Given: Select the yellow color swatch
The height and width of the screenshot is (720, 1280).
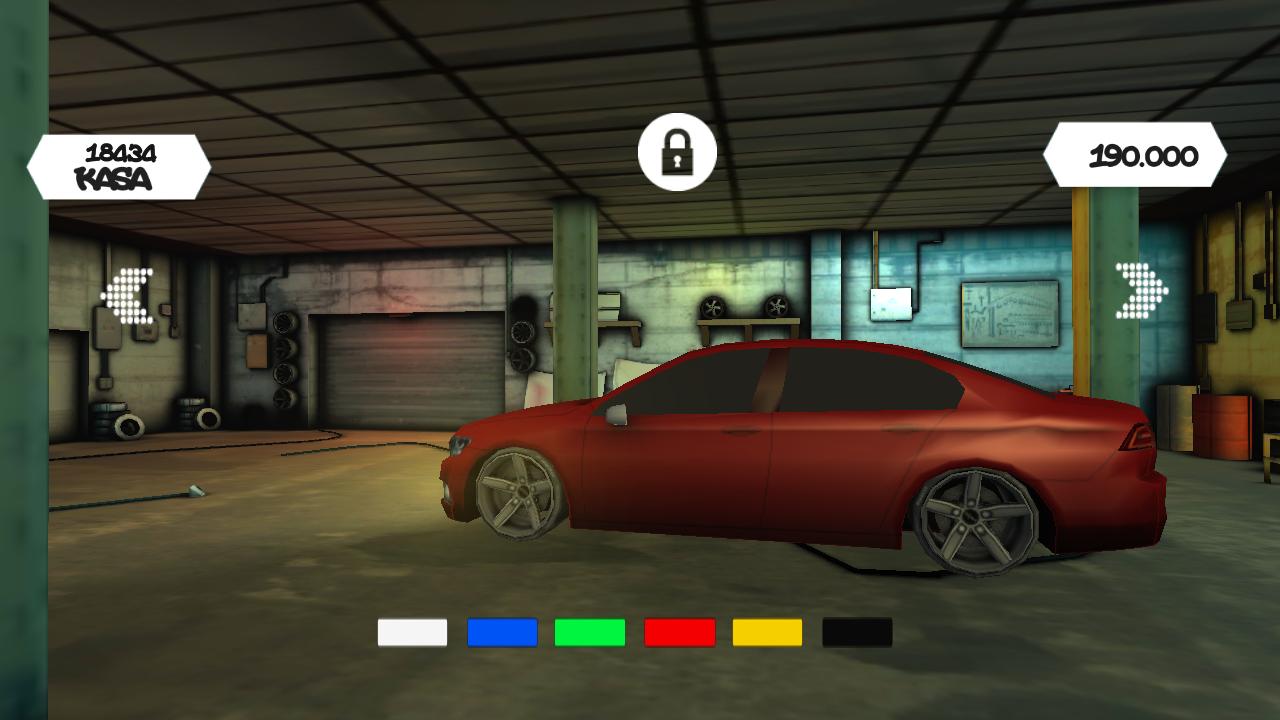Looking at the screenshot, I should coord(769,632).
